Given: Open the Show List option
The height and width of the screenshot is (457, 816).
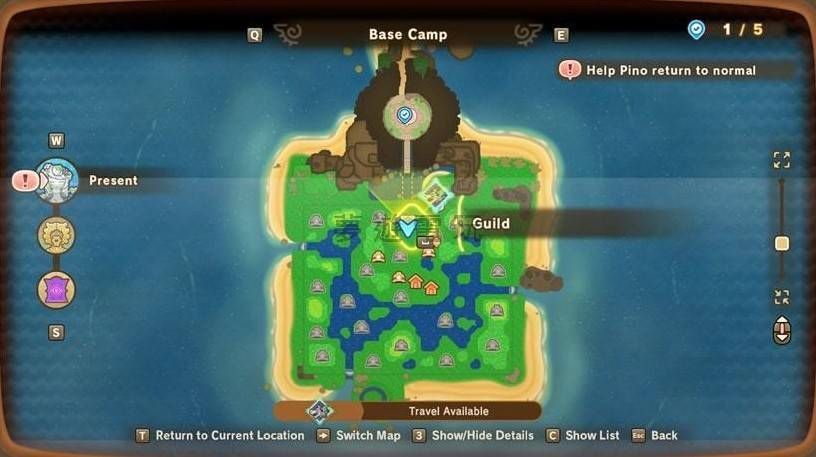Looking at the screenshot, I should tap(592, 435).
